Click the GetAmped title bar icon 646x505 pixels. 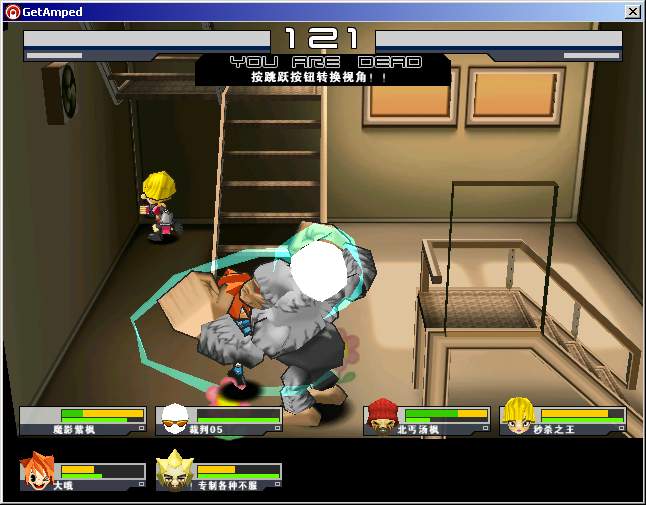[13, 12]
